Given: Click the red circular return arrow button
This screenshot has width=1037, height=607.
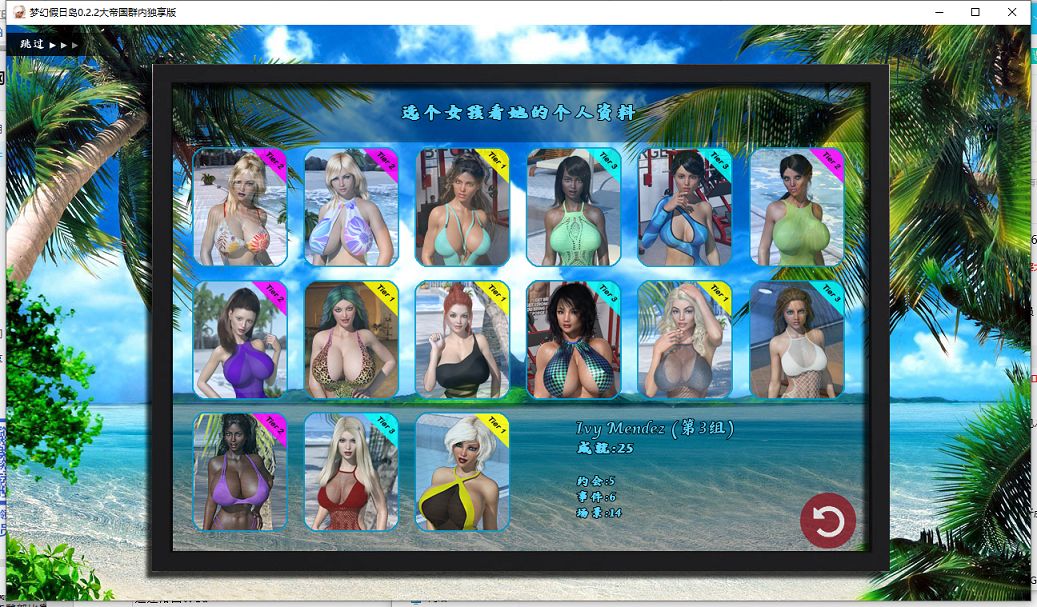Looking at the screenshot, I should point(828,521).
